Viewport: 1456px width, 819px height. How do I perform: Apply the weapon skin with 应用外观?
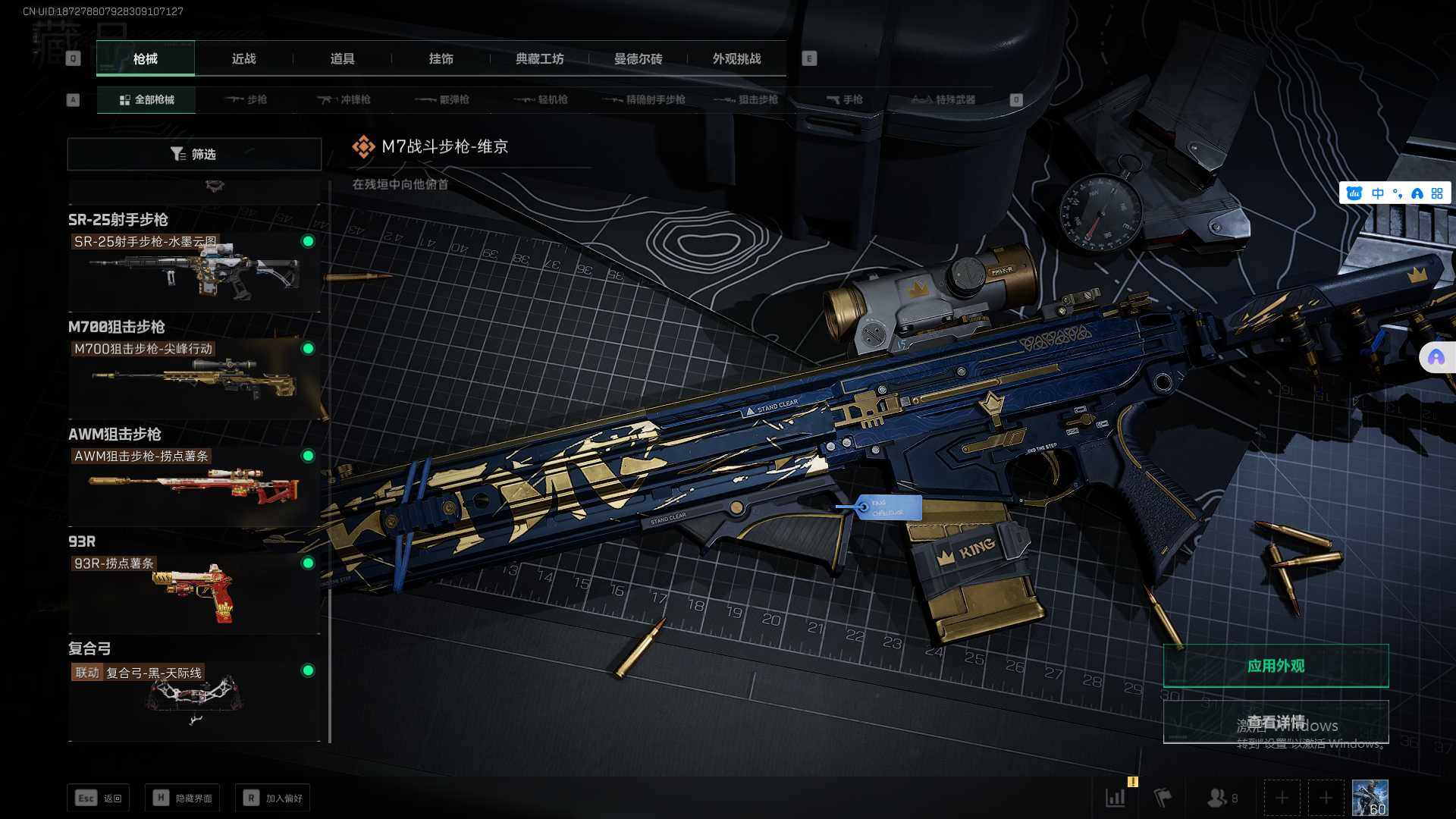pos(1276,666)
